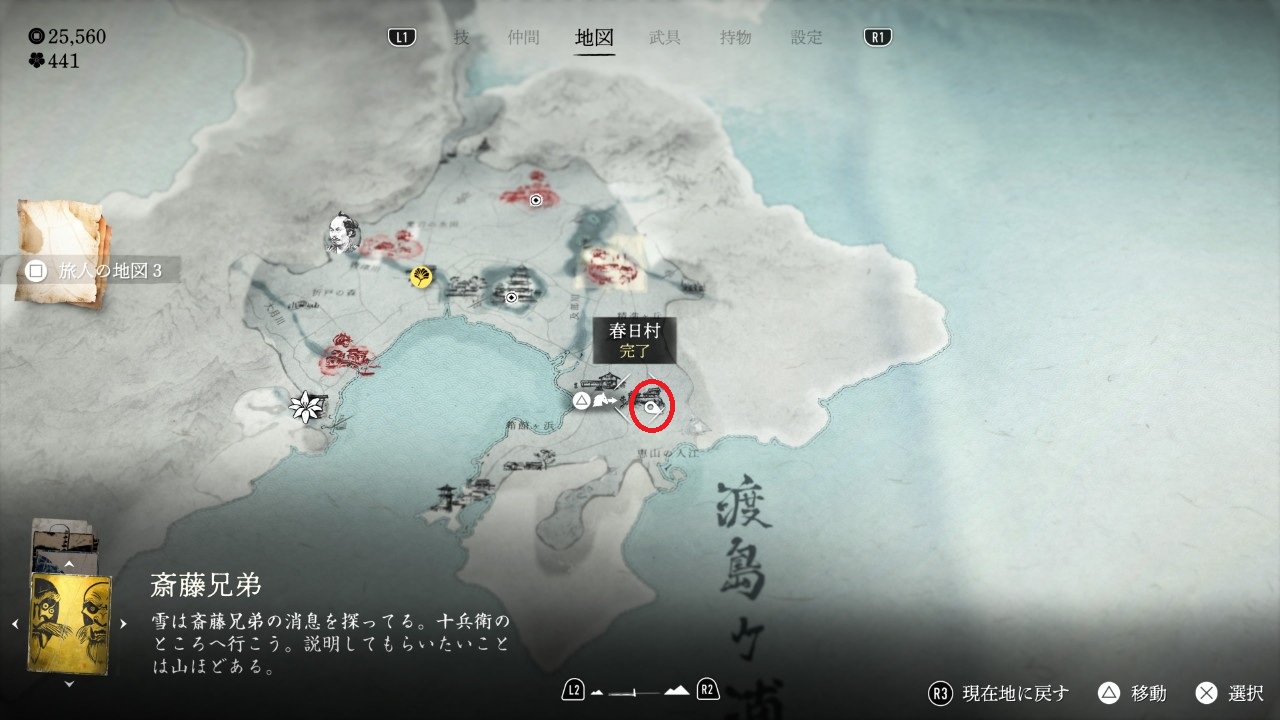Select the 地図 (map) tab
The width and height of the screenshot is (1280, 720).
[x=594, y=38]
